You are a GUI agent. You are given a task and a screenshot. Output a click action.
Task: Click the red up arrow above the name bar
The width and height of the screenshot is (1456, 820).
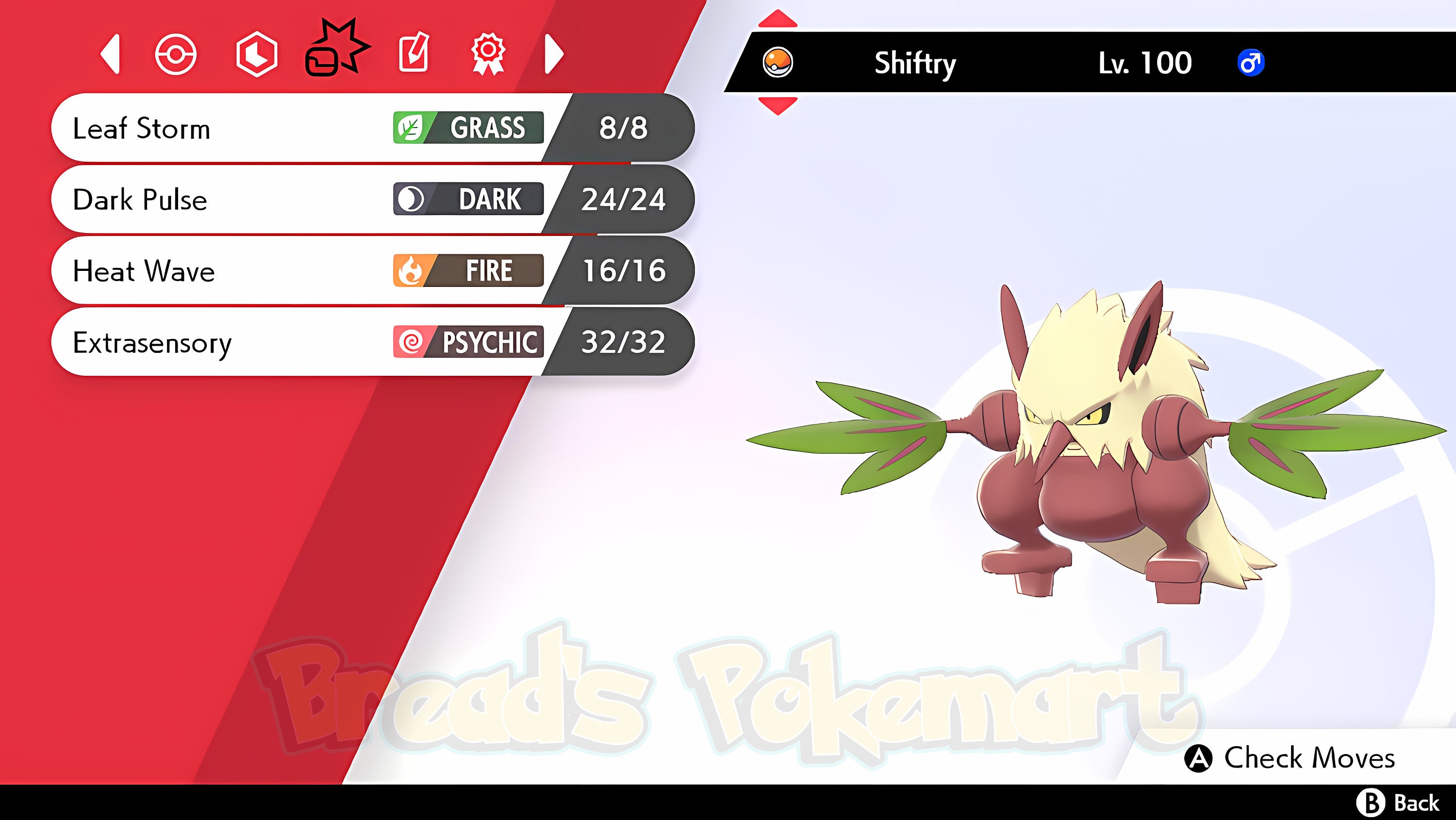(778, 17)
